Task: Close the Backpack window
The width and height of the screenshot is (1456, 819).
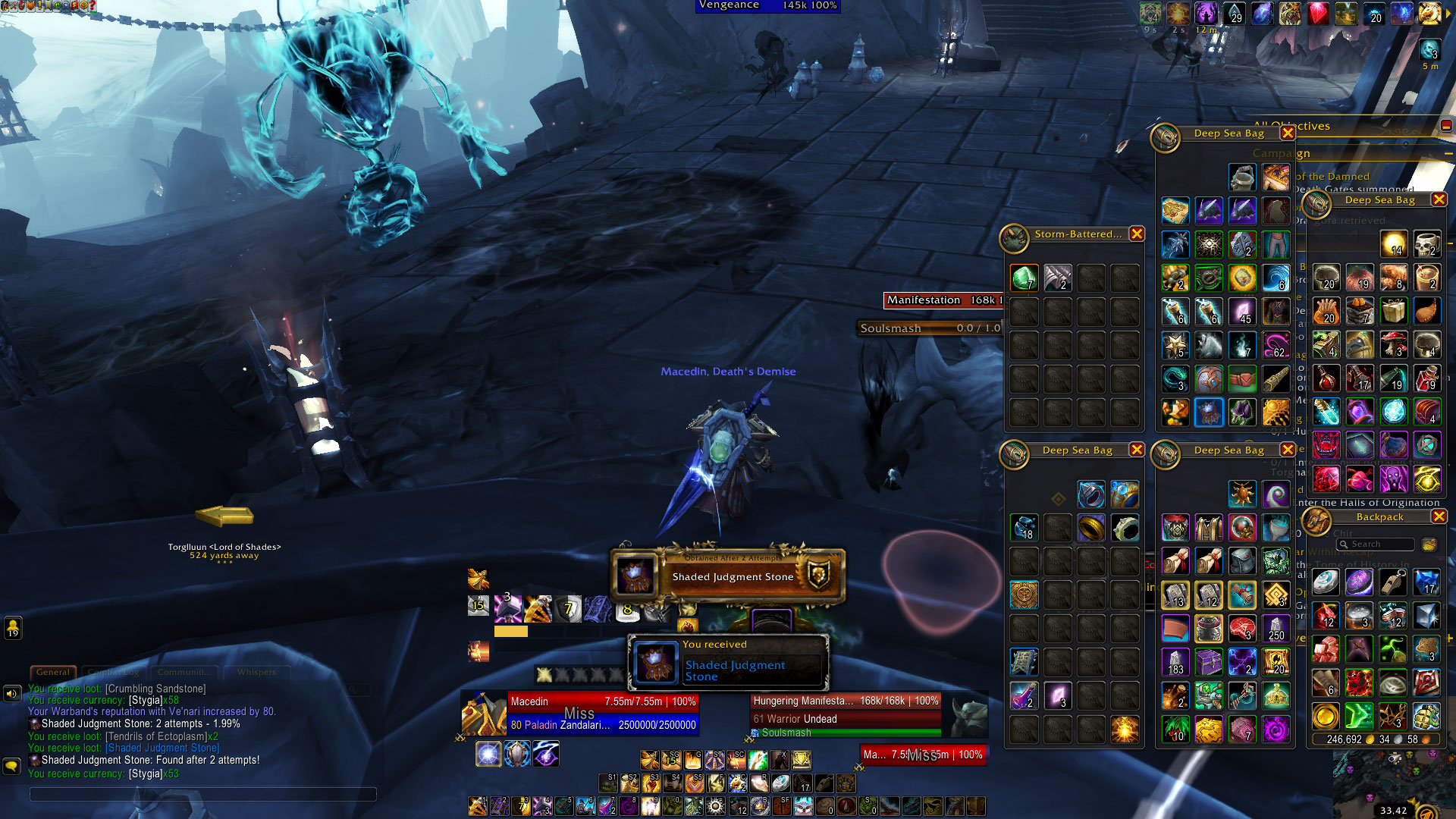Action: click(1439, 516)
